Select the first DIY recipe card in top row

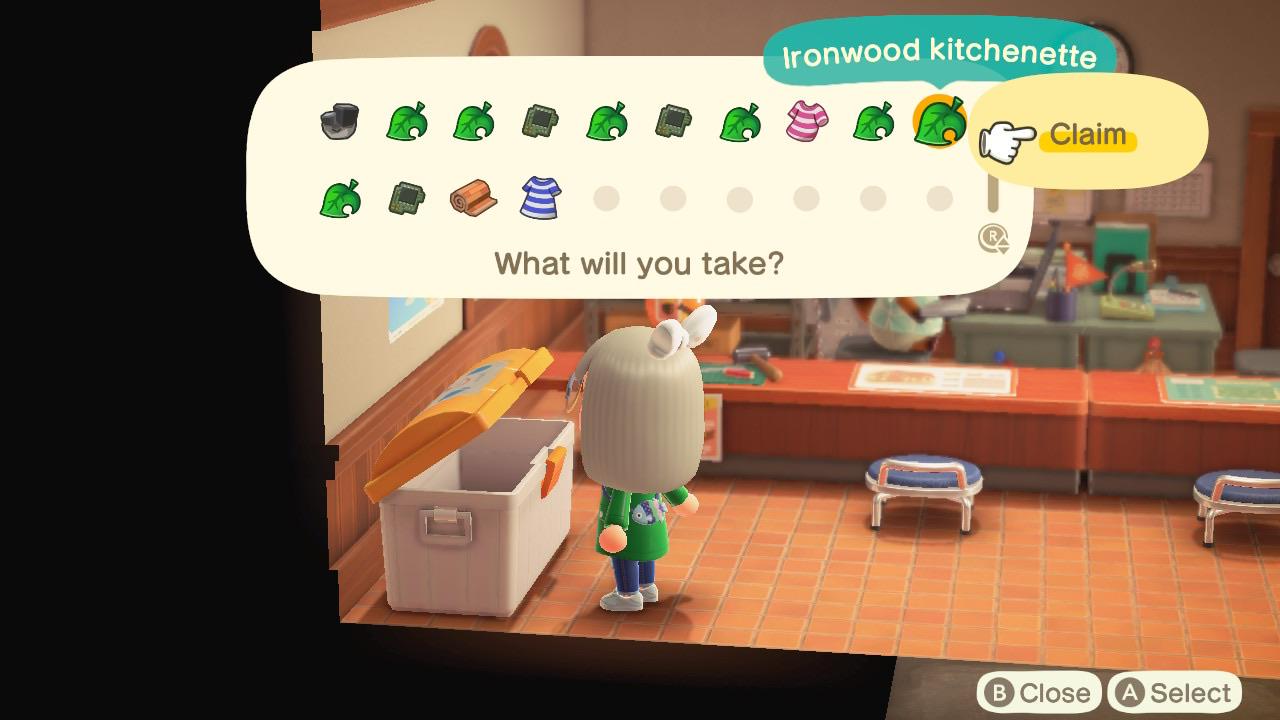tap(541, 122)
